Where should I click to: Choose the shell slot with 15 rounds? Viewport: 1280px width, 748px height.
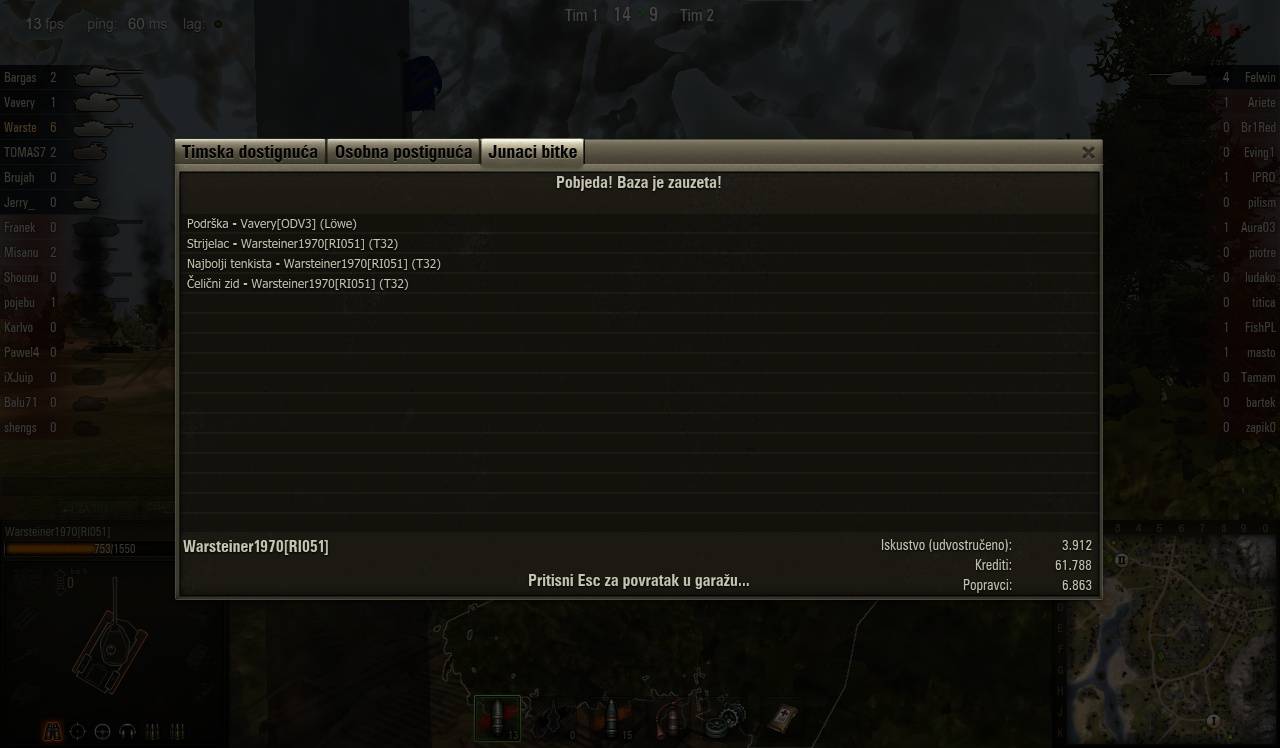pos(611,718)
